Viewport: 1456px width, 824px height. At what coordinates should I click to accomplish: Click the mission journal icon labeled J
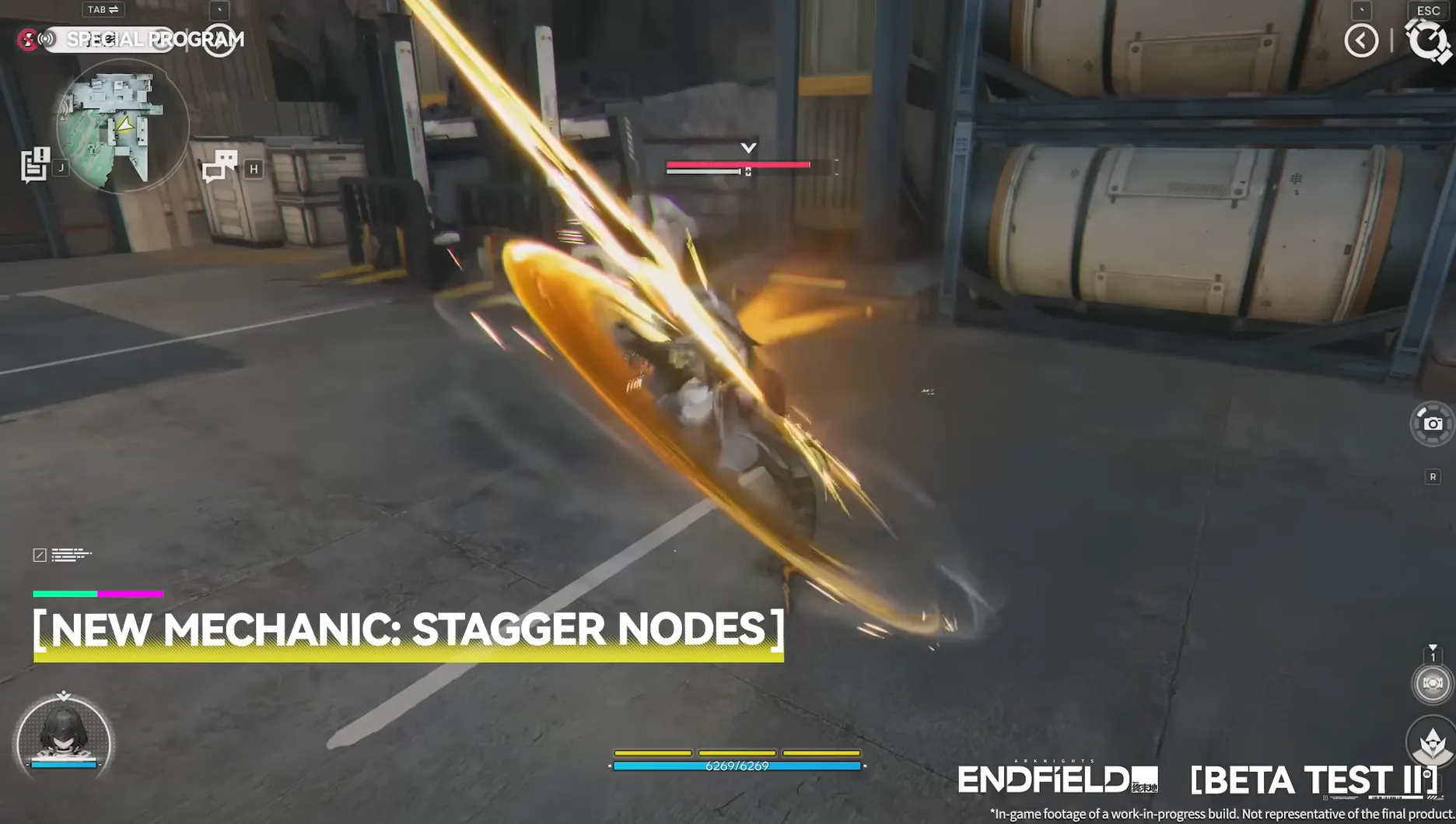coord(34,164)
